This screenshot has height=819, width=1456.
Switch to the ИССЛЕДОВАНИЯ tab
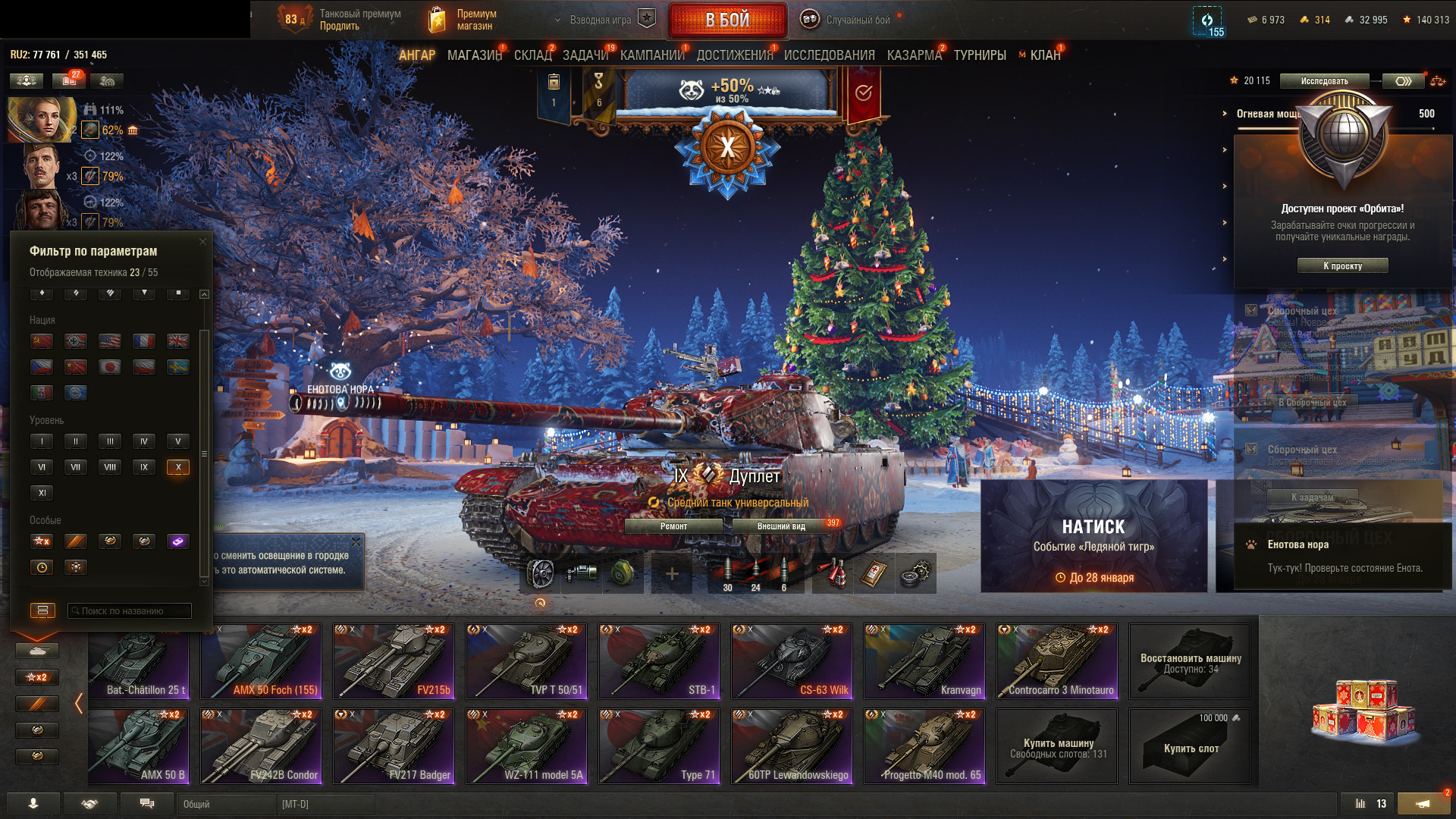pyautogui.click(x=829, y=55)
